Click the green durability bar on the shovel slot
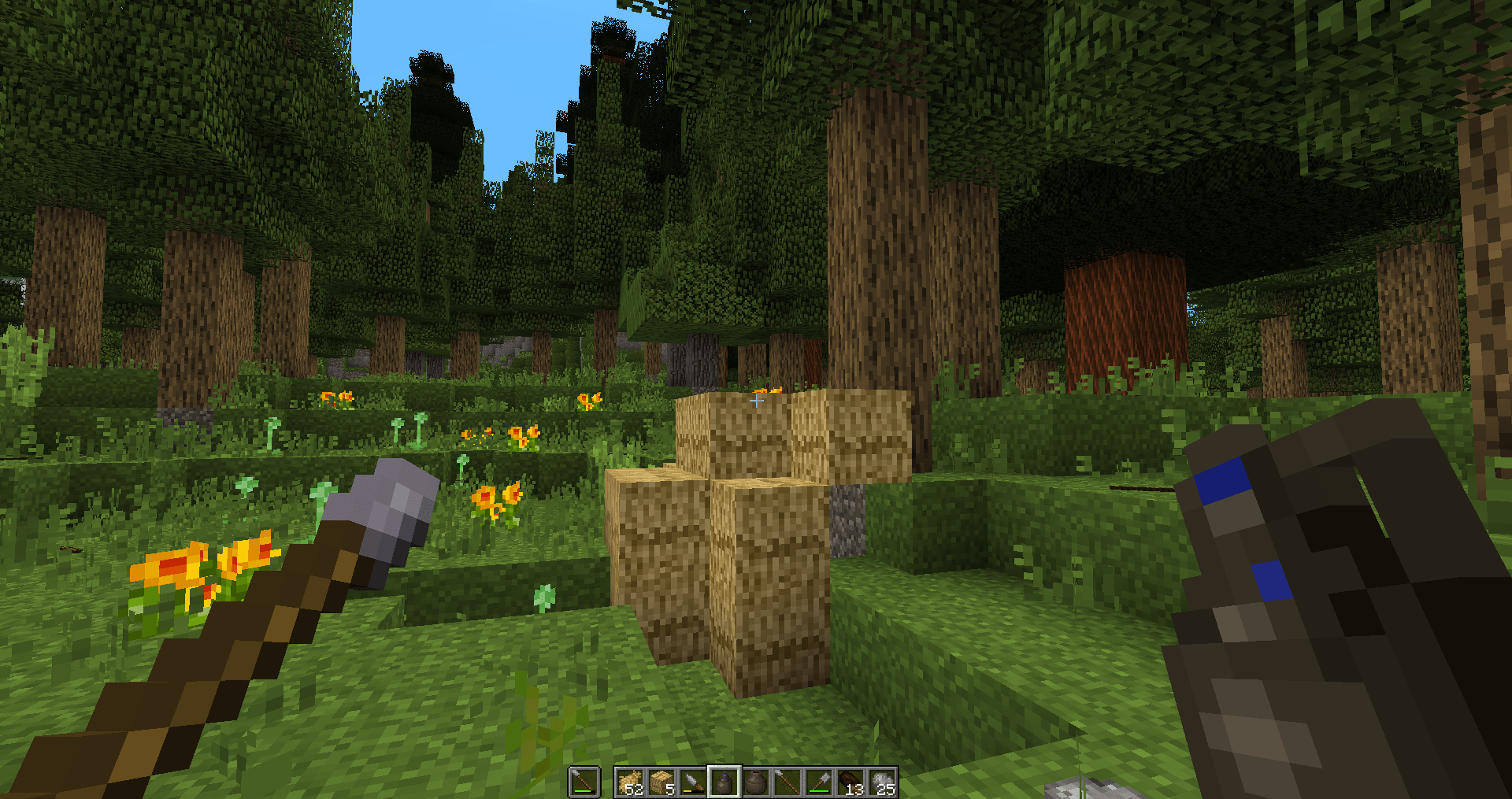The width and height of the screenshot is (1512, 799). [x=820, y=792]
